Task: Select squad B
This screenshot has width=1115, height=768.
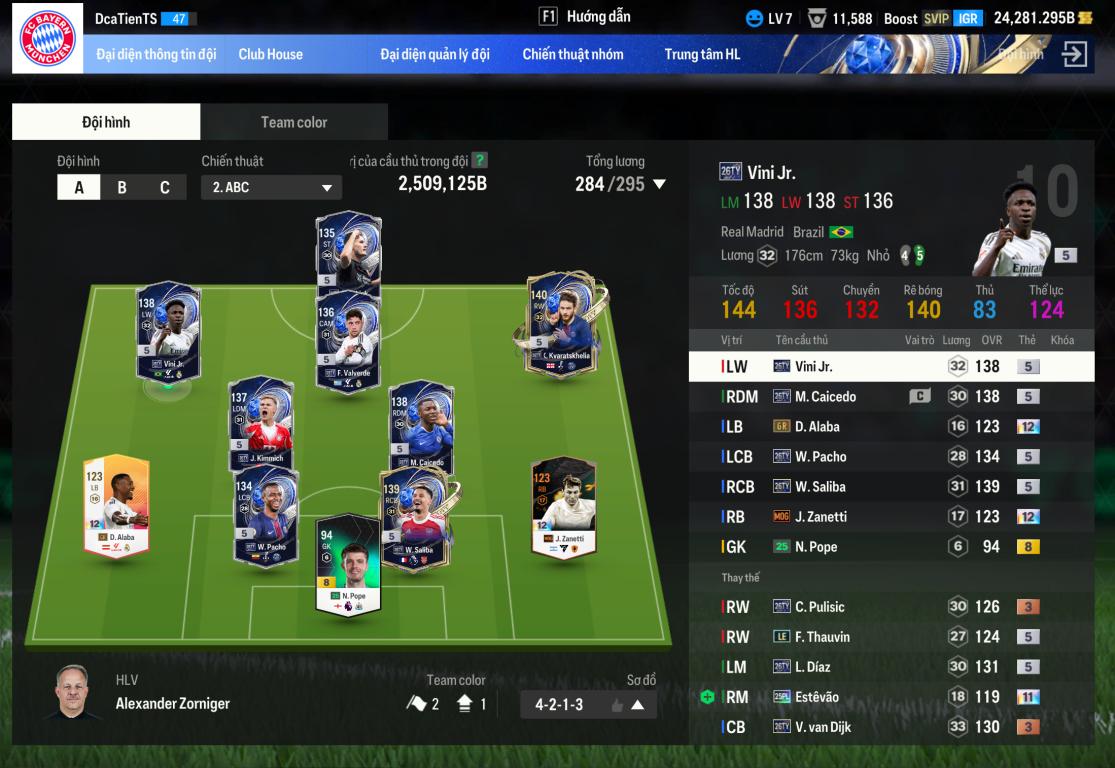Action: pos(122,187)
